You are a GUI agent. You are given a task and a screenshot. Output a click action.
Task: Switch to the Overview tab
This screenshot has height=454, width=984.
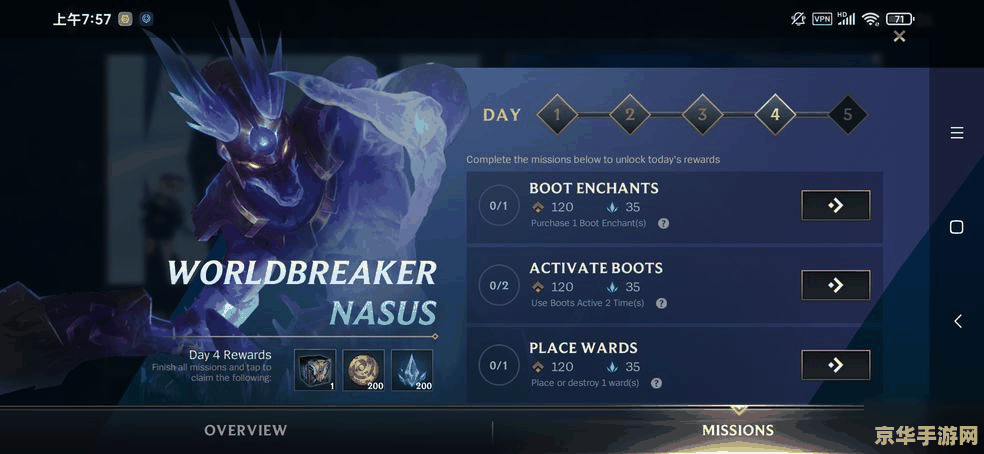point(246,430)
